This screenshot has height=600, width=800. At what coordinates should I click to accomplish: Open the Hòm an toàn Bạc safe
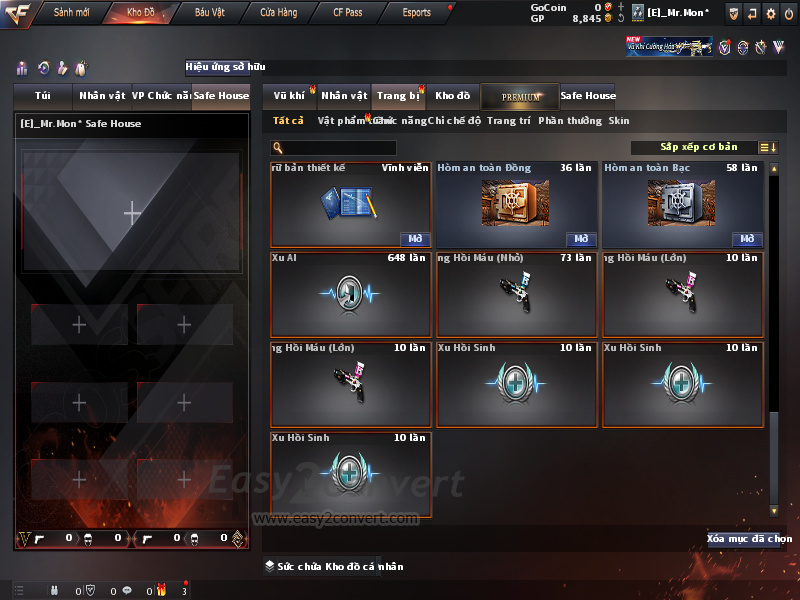pyautogui.click(x=746, y=239)
